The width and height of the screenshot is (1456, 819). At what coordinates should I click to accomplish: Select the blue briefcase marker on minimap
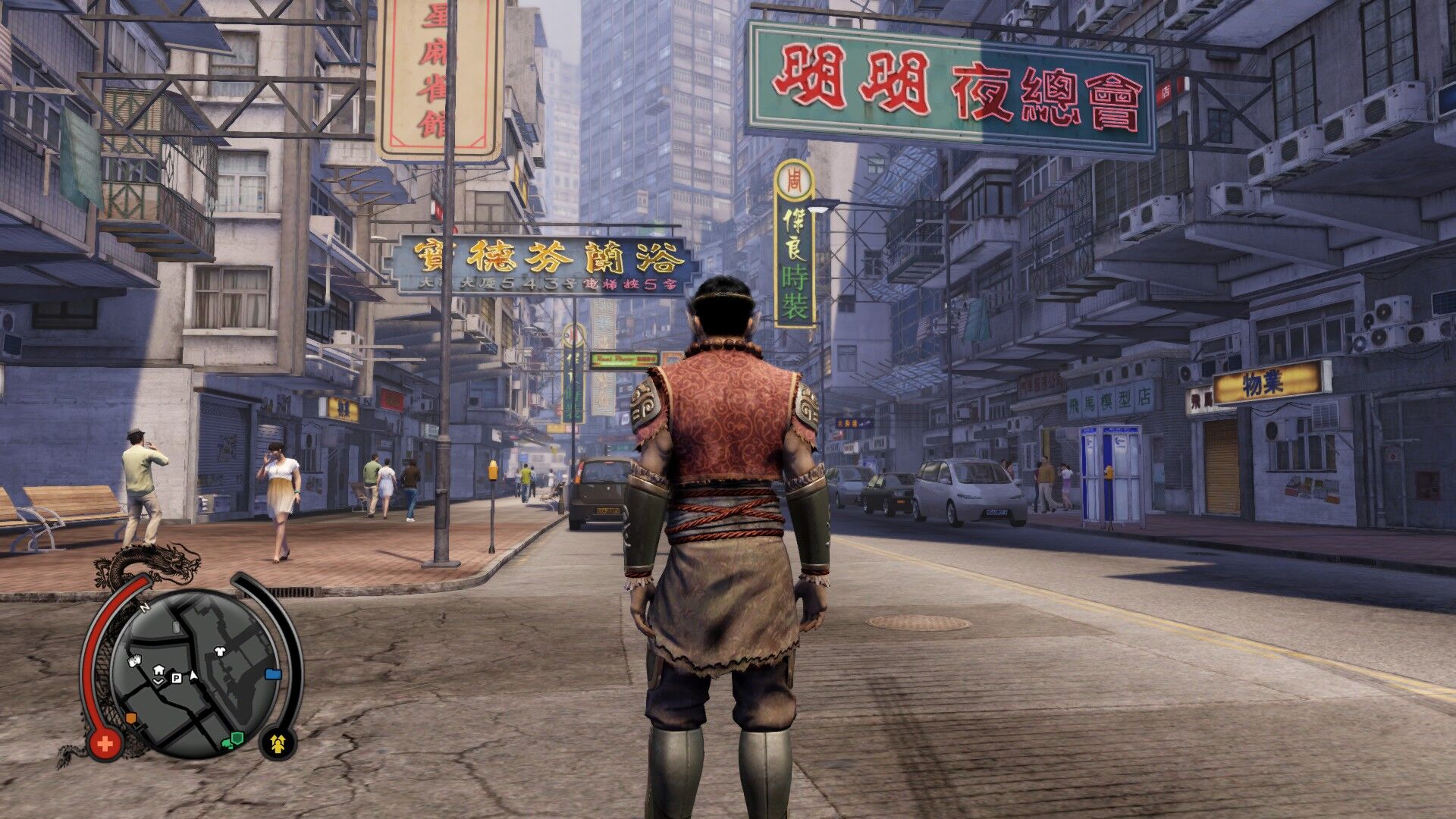273,673
